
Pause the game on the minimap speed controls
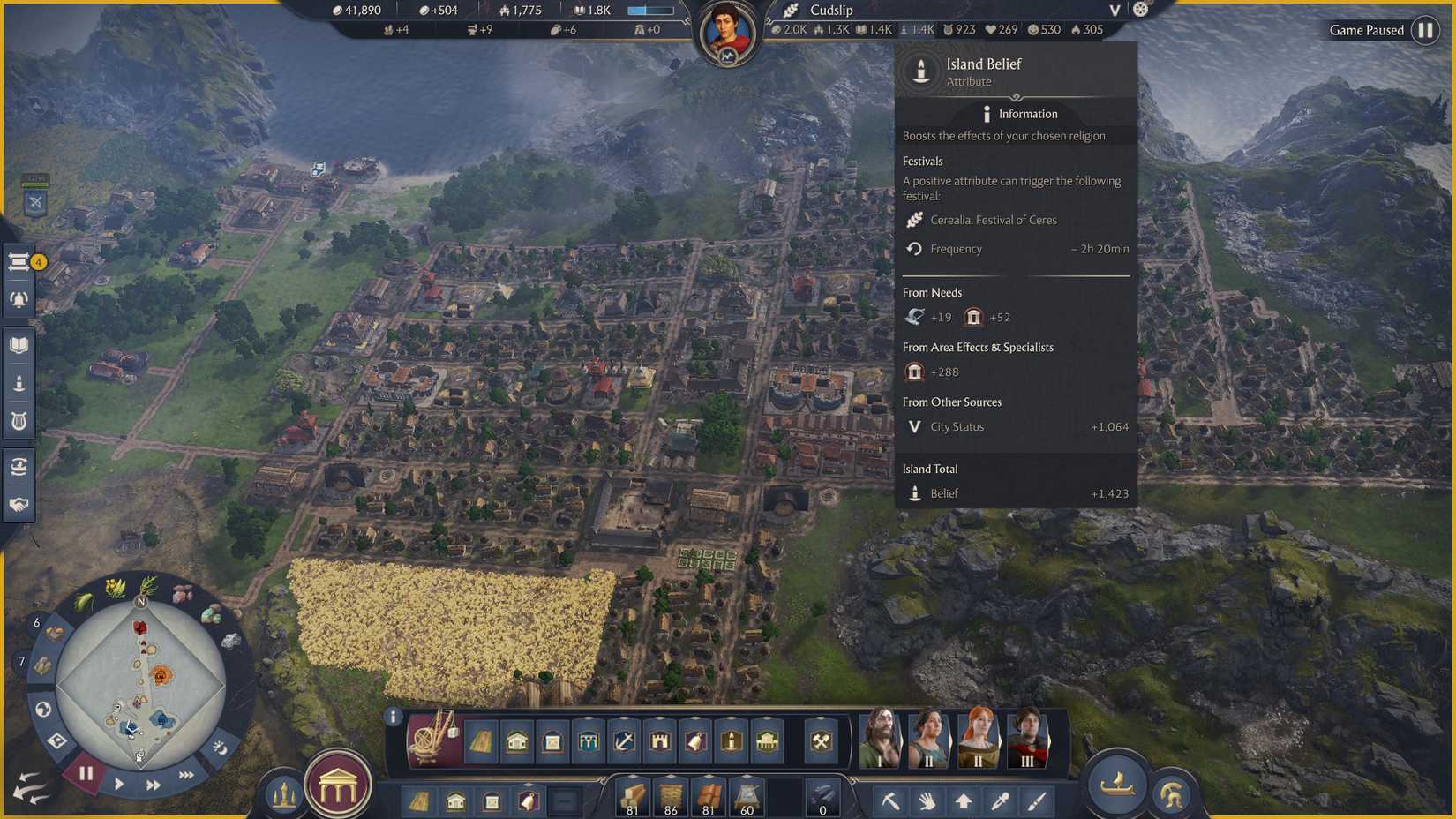pos(85,774)
